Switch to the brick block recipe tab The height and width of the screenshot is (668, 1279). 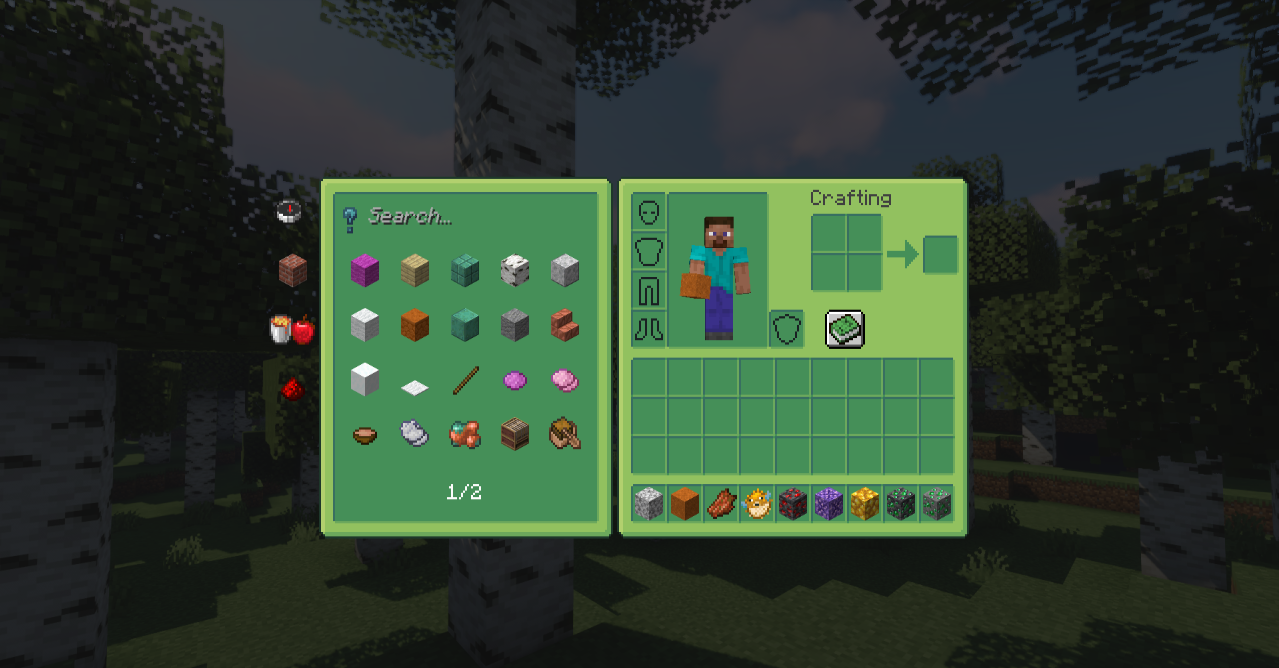pyautogui.click(x=292, y=269)
